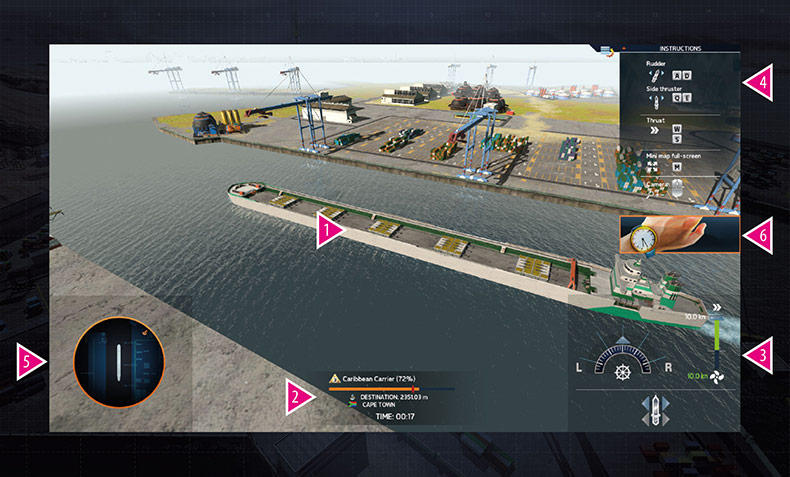This screenshot has height=477, width=790.
Task: Select the side thruster ship indicator
Action: point(654,411)
